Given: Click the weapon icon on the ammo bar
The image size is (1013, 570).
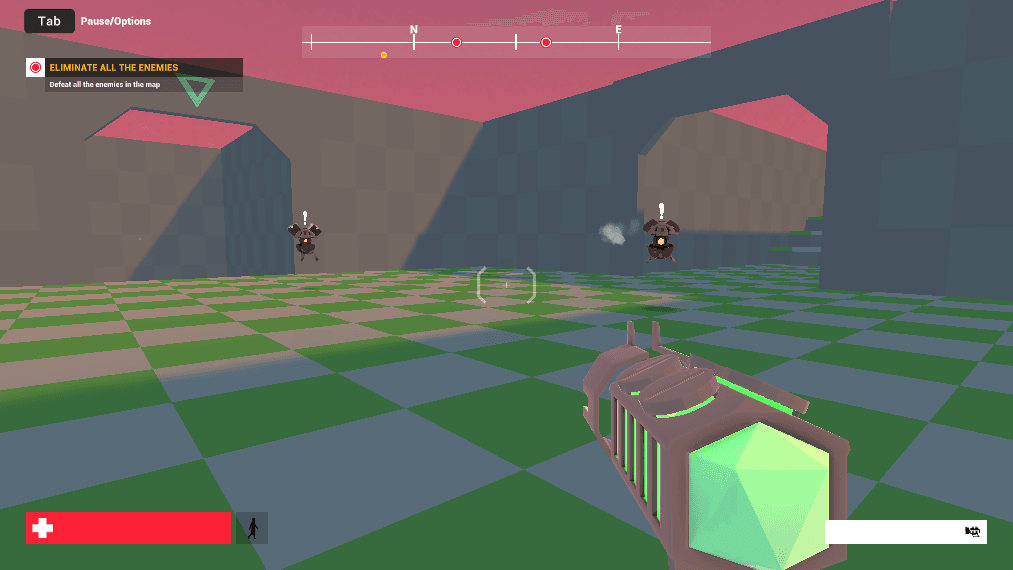Looking at the screenshot, I should [972, 532].
